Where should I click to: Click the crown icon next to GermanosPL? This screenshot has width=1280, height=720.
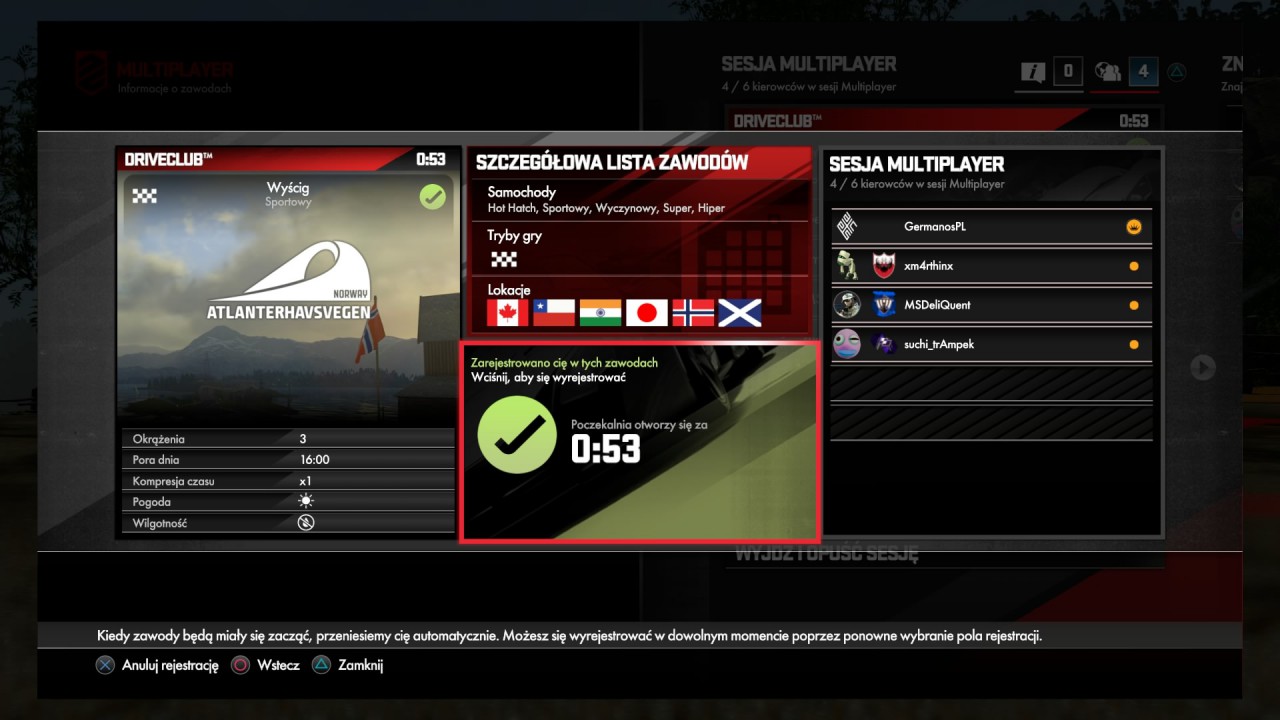[1133, 226]
